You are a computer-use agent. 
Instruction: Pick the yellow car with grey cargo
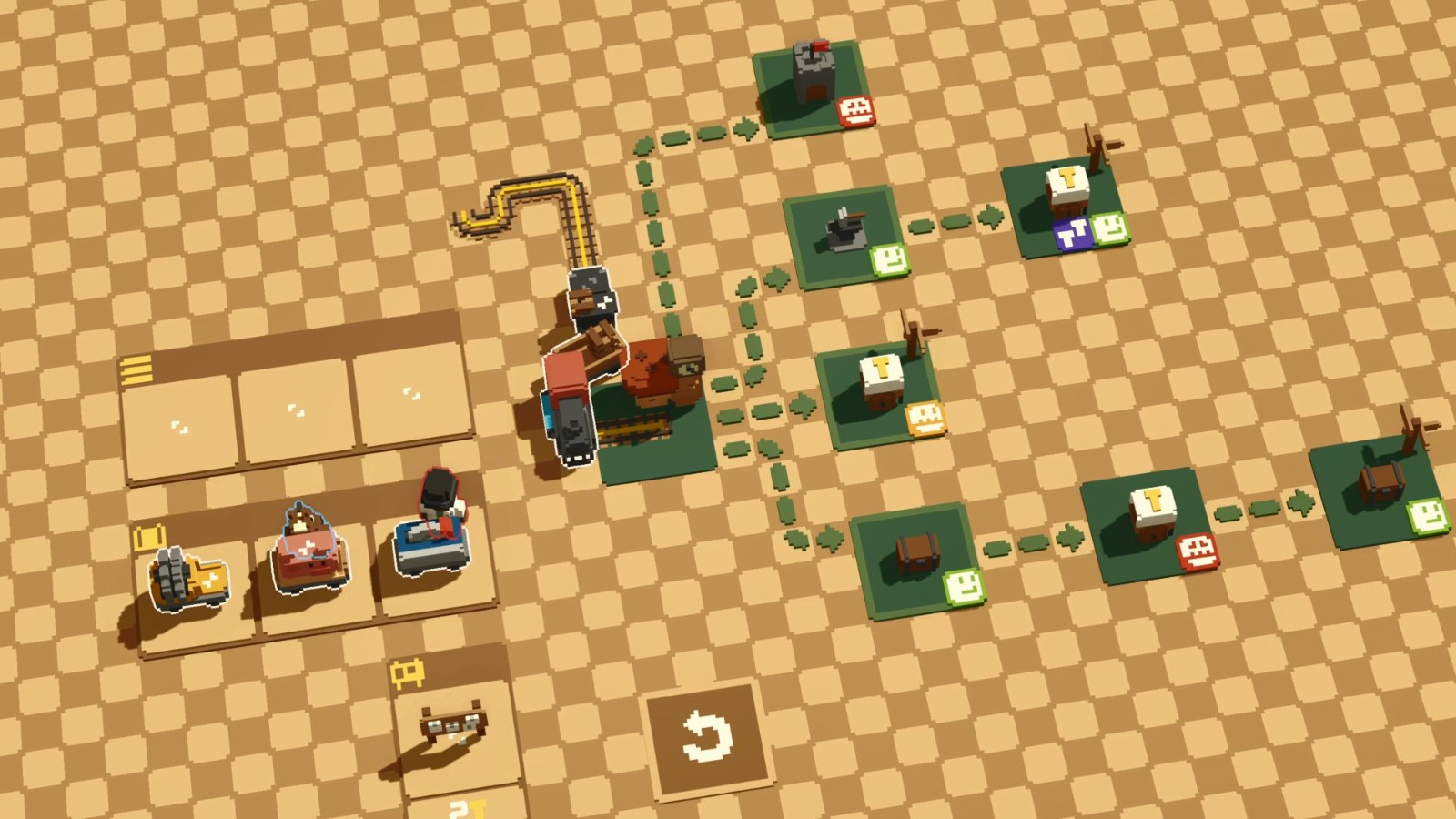[x=190, y=579]
